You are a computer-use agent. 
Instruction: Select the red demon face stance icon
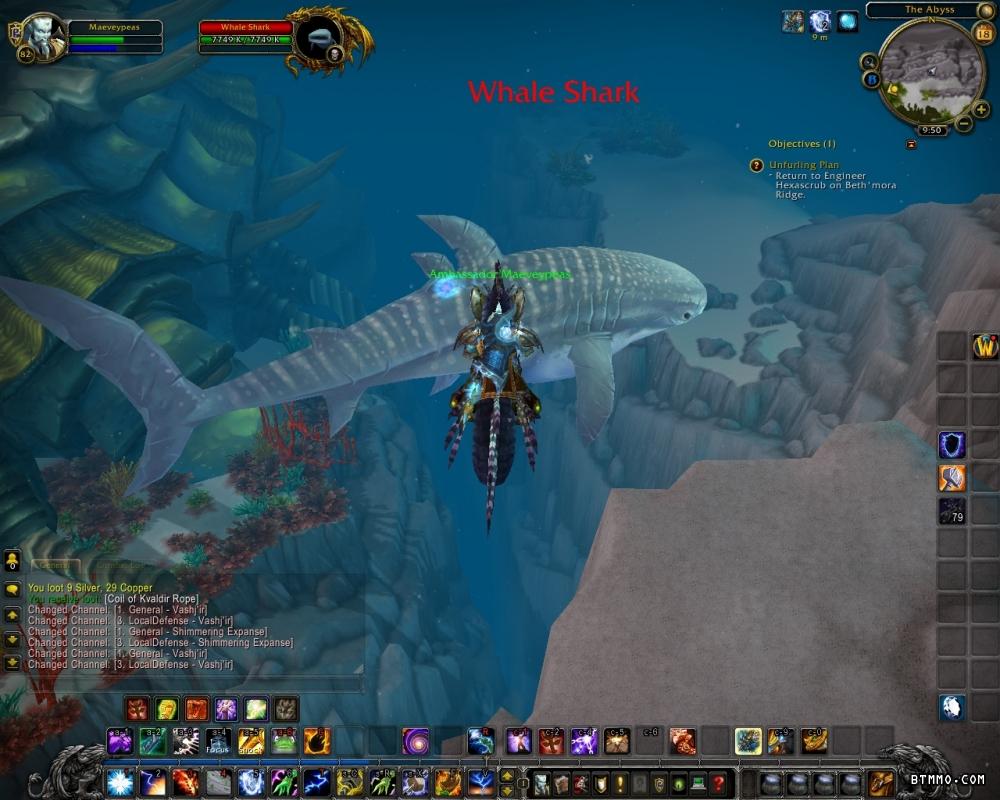click(137, 709)
